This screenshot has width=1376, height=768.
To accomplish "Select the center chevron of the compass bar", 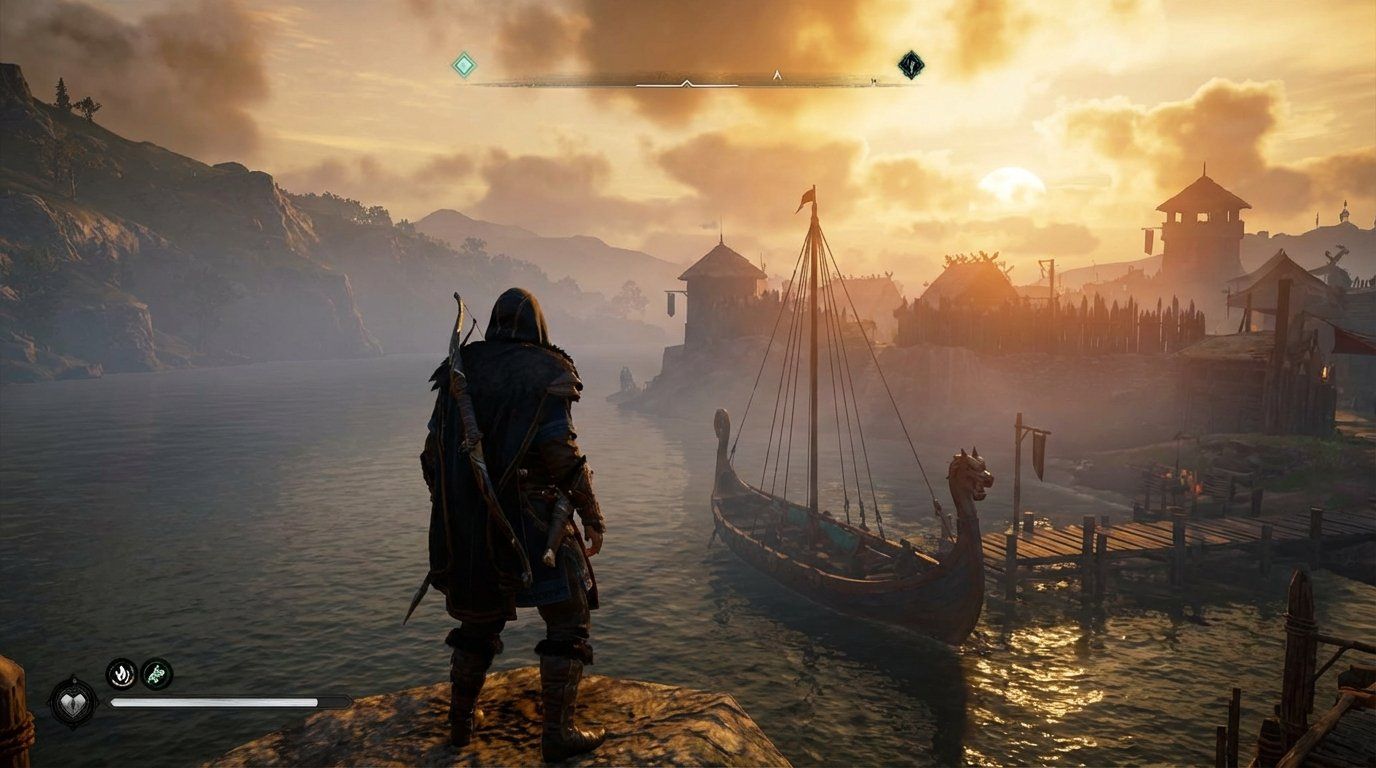I will 687,83.
